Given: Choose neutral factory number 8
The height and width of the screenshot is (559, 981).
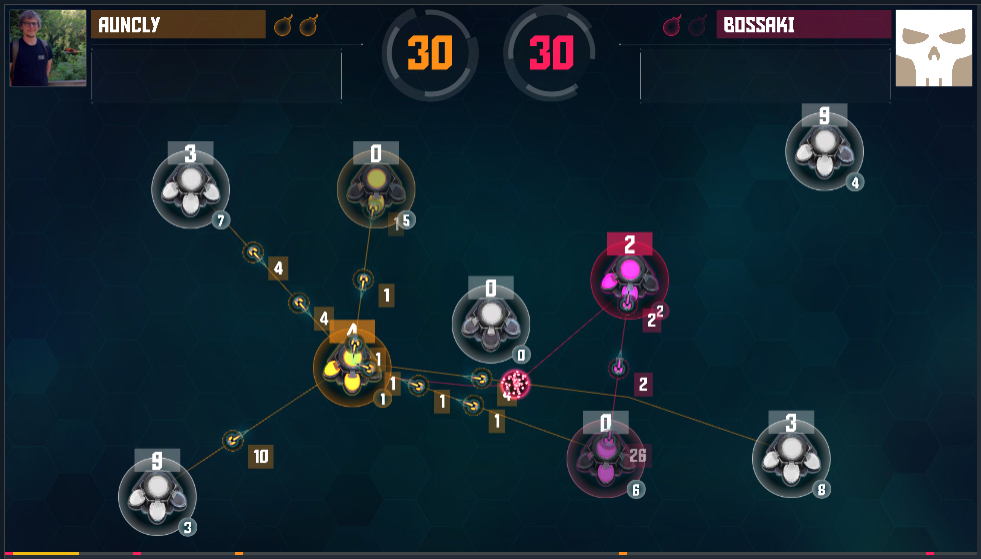Looking at the screenshot, I should 791,459.
